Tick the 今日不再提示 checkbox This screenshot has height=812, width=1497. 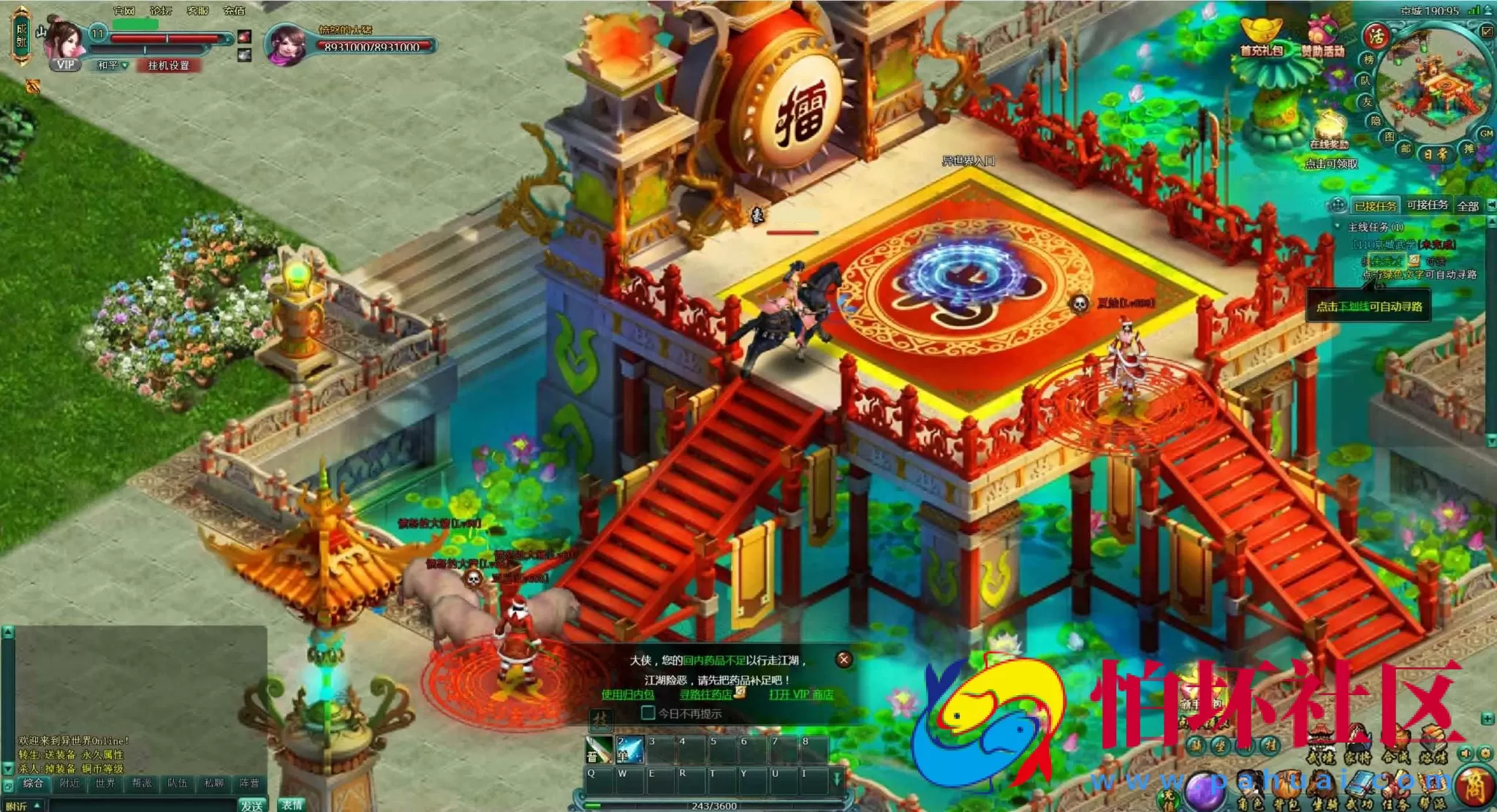(x=648, y=713)
